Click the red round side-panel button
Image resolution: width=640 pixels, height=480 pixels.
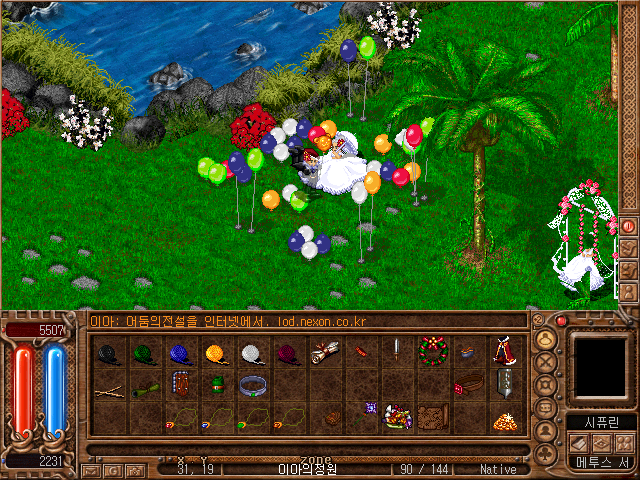click(x=628, y=226)
